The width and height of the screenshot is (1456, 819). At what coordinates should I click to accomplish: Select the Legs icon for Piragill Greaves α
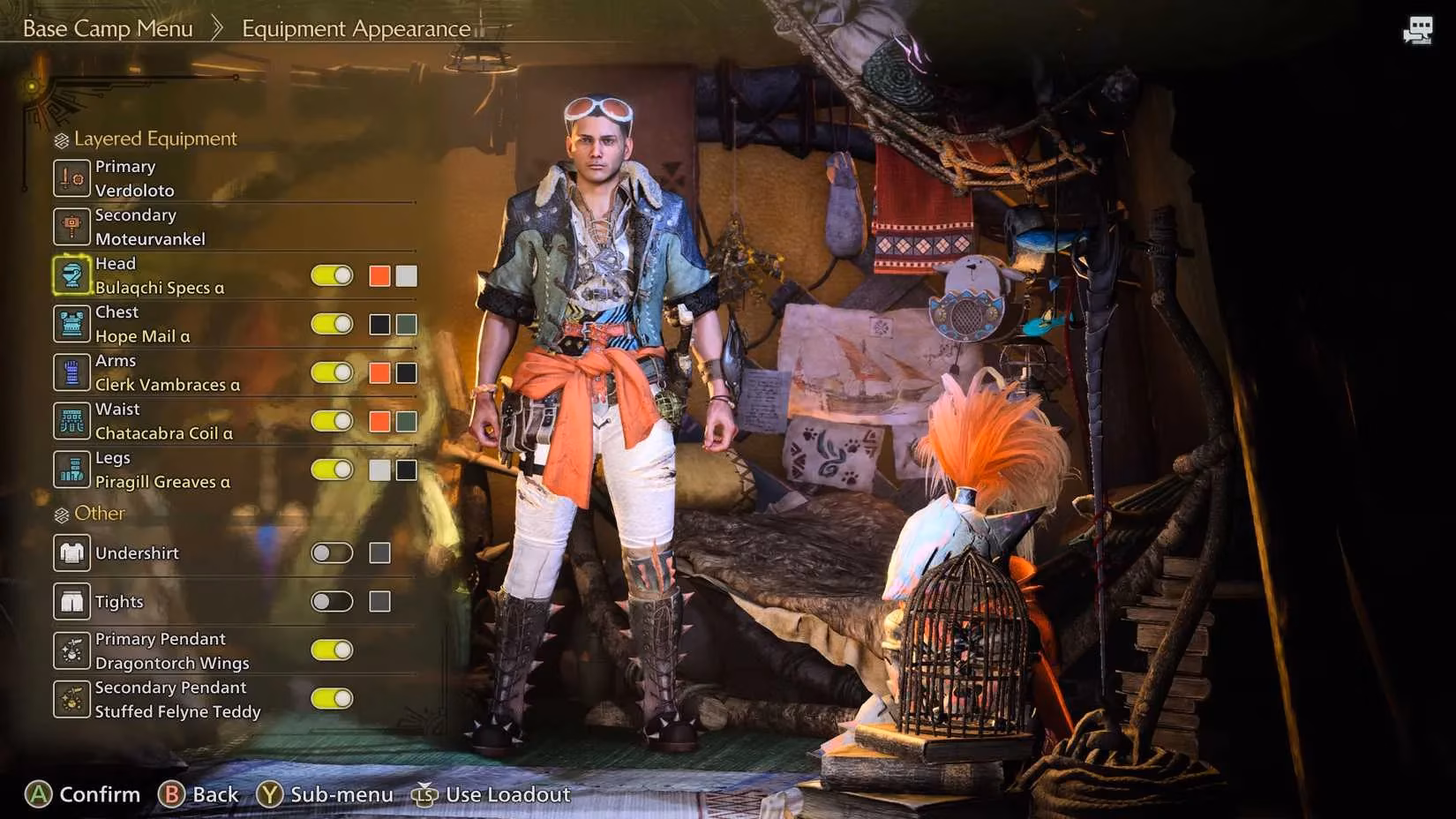click(71, 469)
